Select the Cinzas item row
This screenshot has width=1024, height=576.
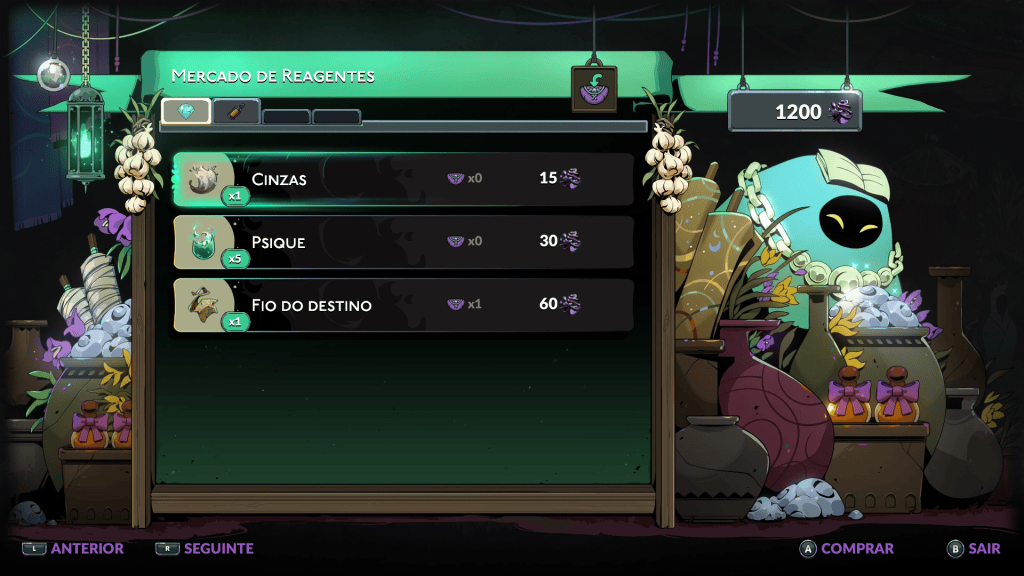(403, 179)
